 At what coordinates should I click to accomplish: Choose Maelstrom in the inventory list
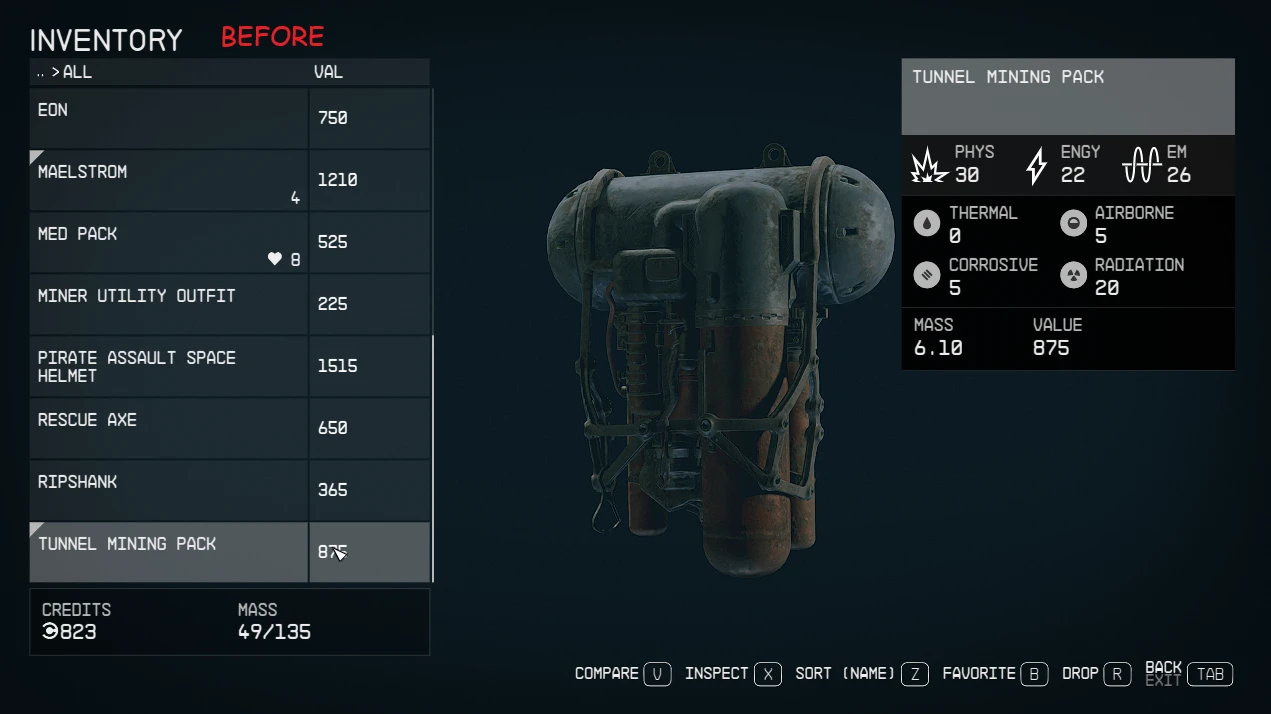[x=168, y=180]
